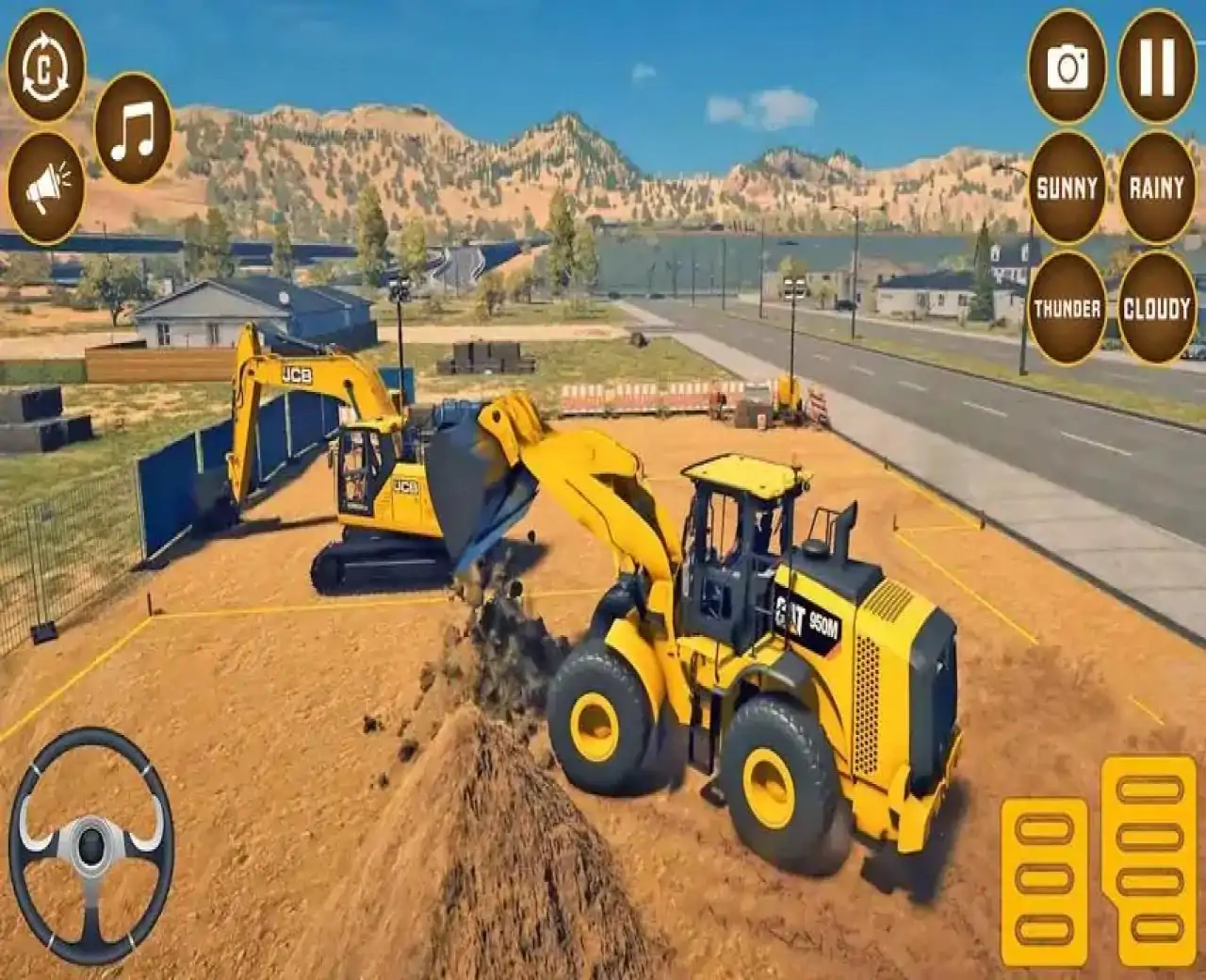Select the THUNDER weather button
Viewport: 1206px width, 980px height.
(x=1067, y=306)
